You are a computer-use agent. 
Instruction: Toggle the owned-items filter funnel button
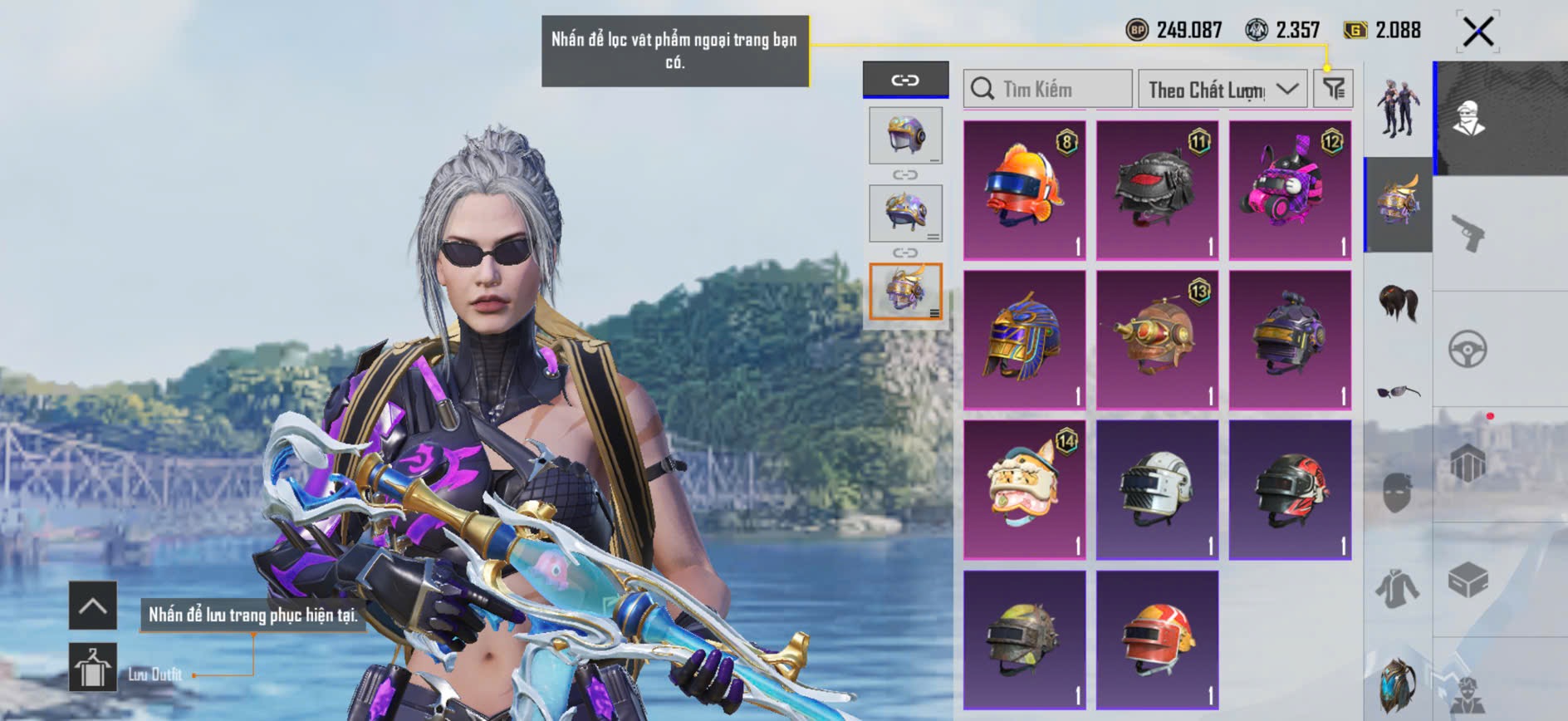coord(1333,89)
